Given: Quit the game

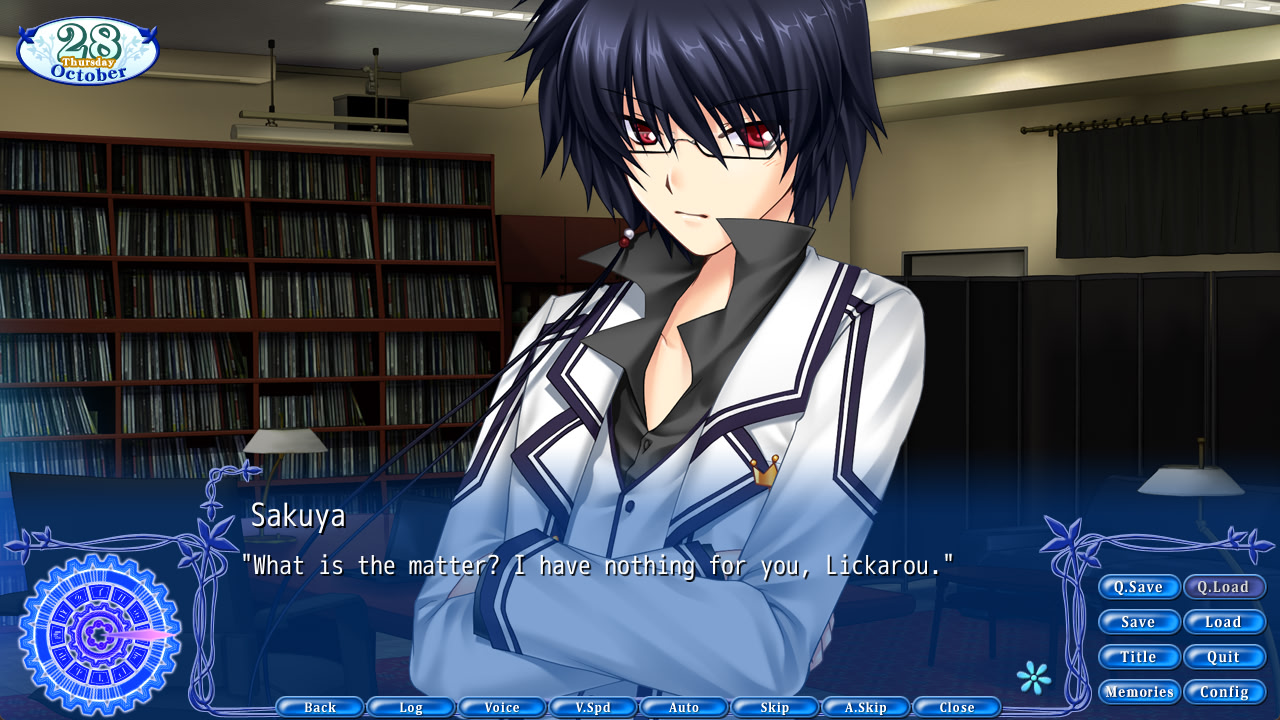Looking at the screenshot, I should point(1224,656).
